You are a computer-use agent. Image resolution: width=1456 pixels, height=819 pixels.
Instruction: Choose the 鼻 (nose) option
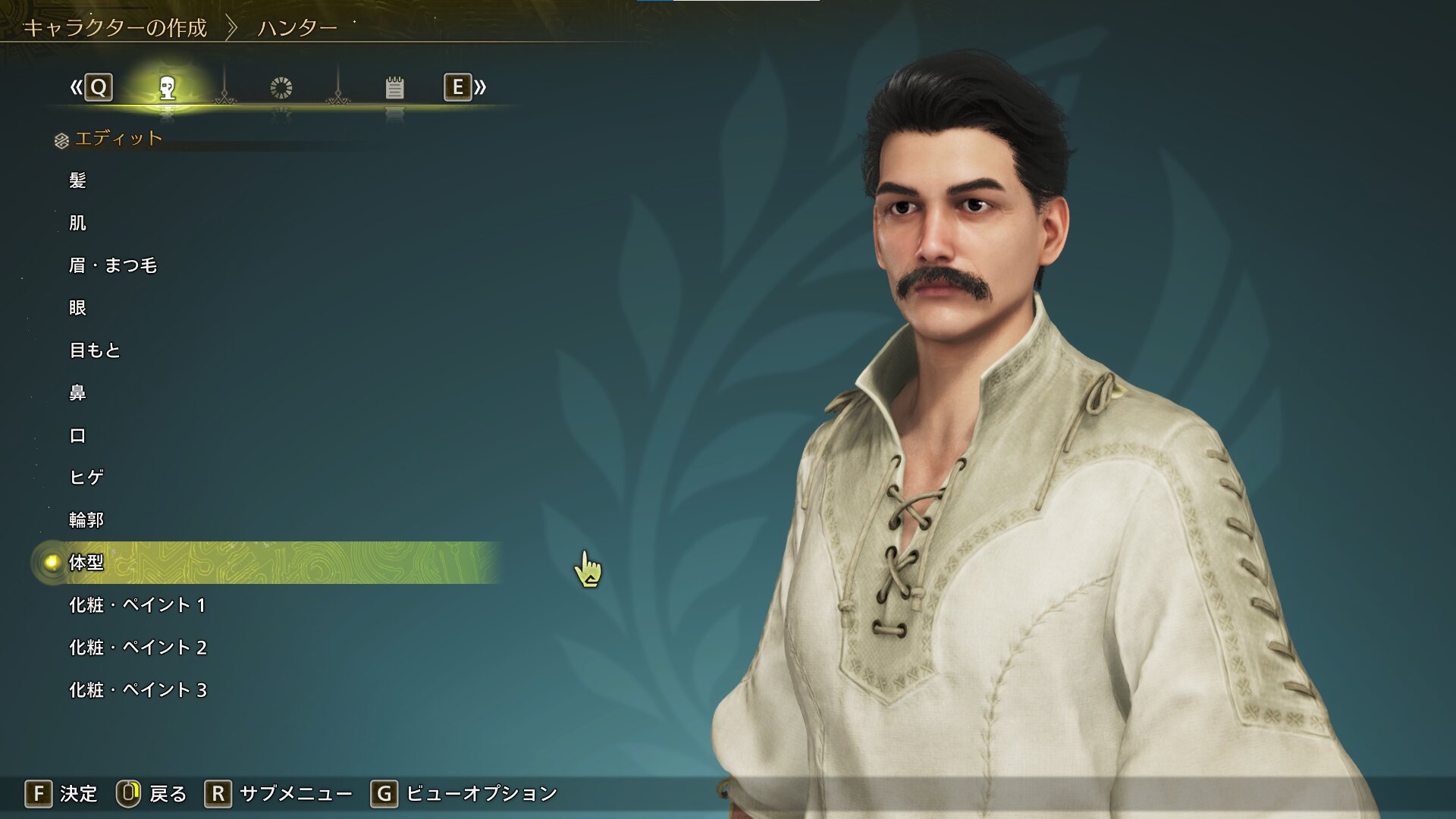click(x=77, y=393)
